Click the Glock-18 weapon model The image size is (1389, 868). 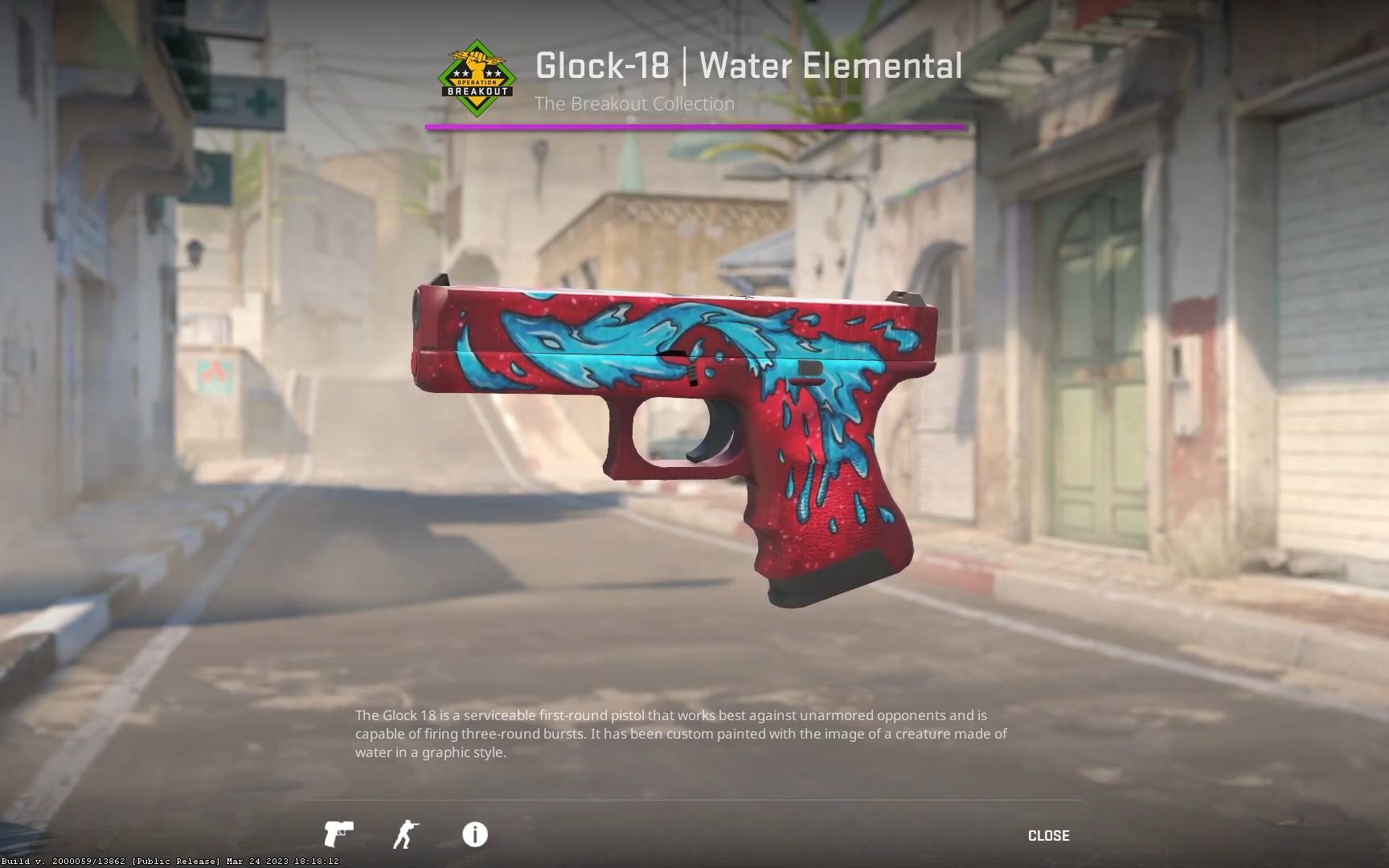675,386
